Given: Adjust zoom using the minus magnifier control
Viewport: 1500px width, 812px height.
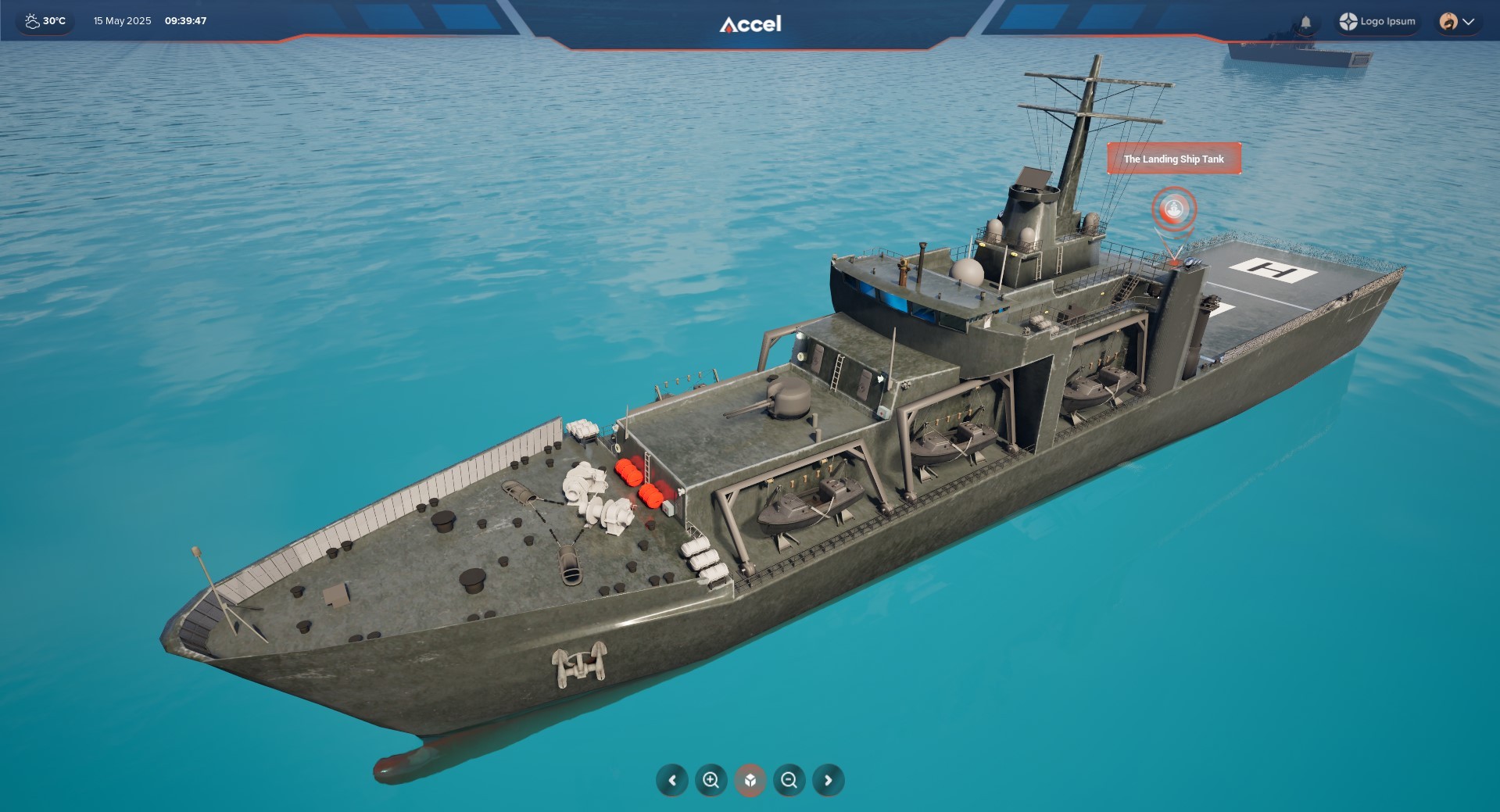Looking at the screenshot, I should (789, 780).
